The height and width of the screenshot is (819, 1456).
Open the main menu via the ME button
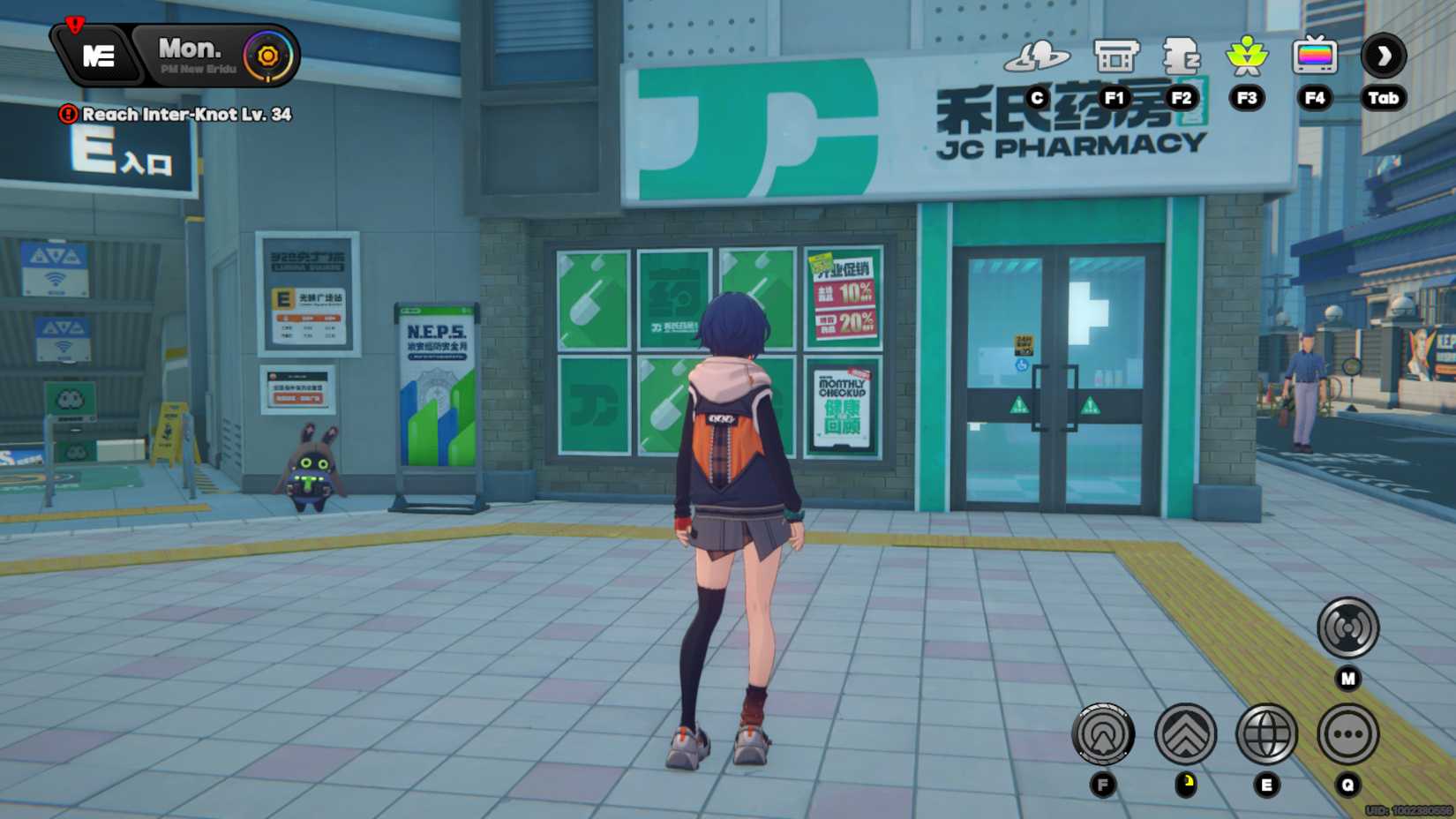pyautogui.click(x=97, y=56)
